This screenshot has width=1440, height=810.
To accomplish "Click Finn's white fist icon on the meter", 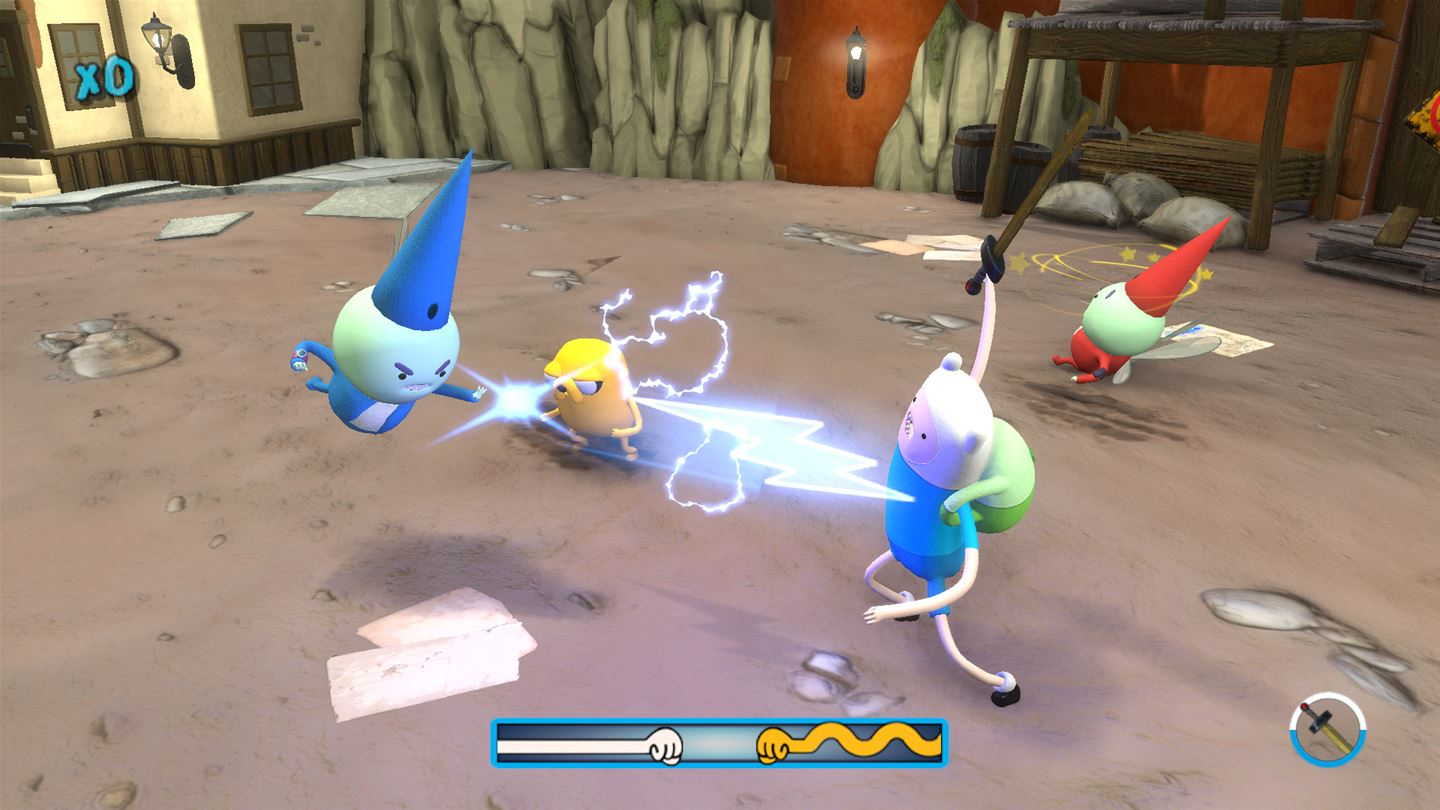I will pos(665,747).
